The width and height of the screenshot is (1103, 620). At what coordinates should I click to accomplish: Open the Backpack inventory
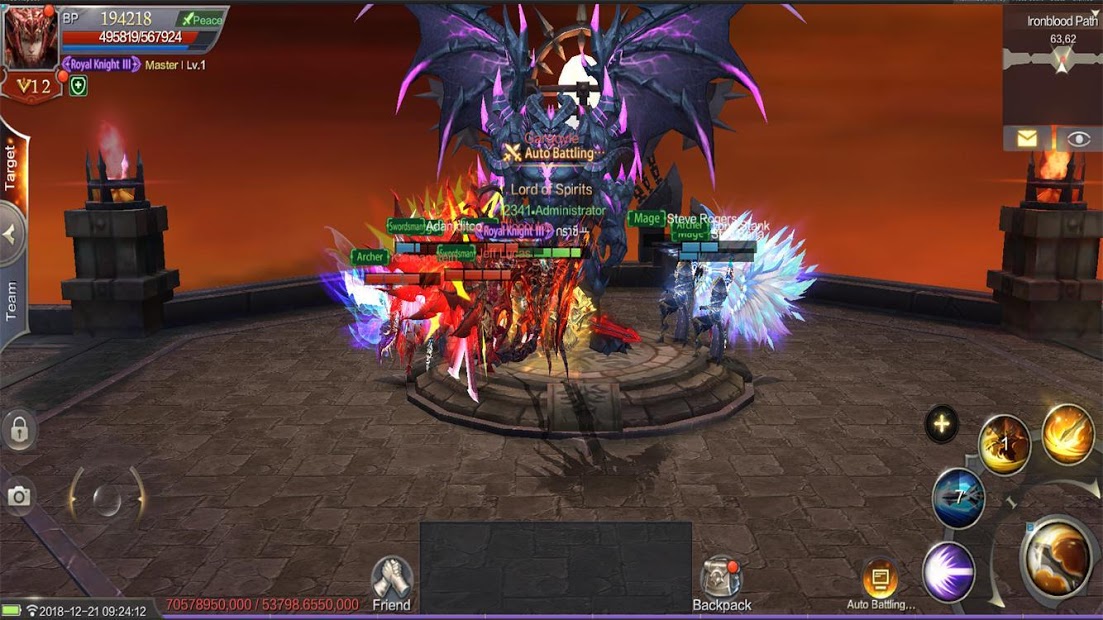pos(722,584)
